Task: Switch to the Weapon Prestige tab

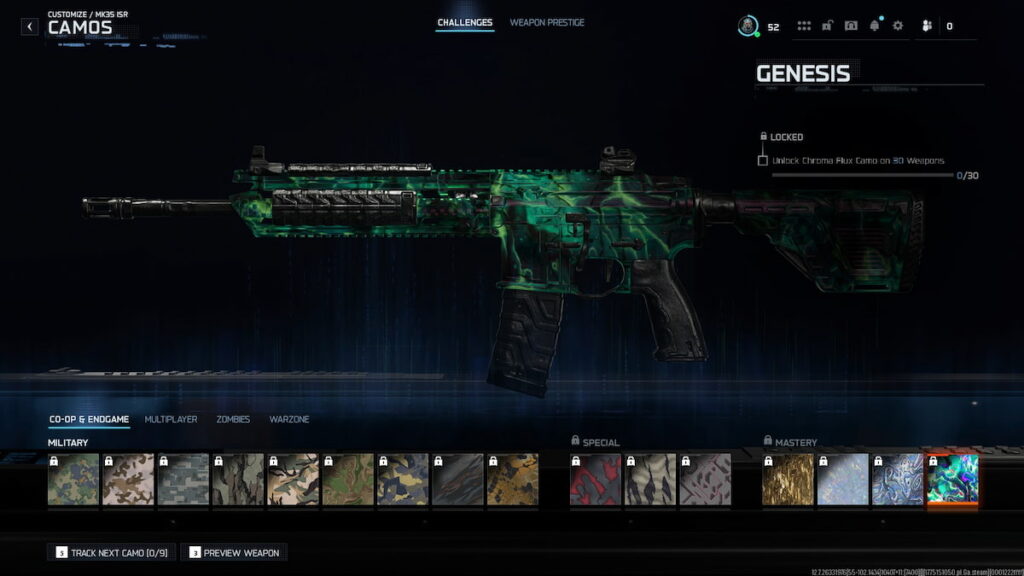Action: click(547, 22)
